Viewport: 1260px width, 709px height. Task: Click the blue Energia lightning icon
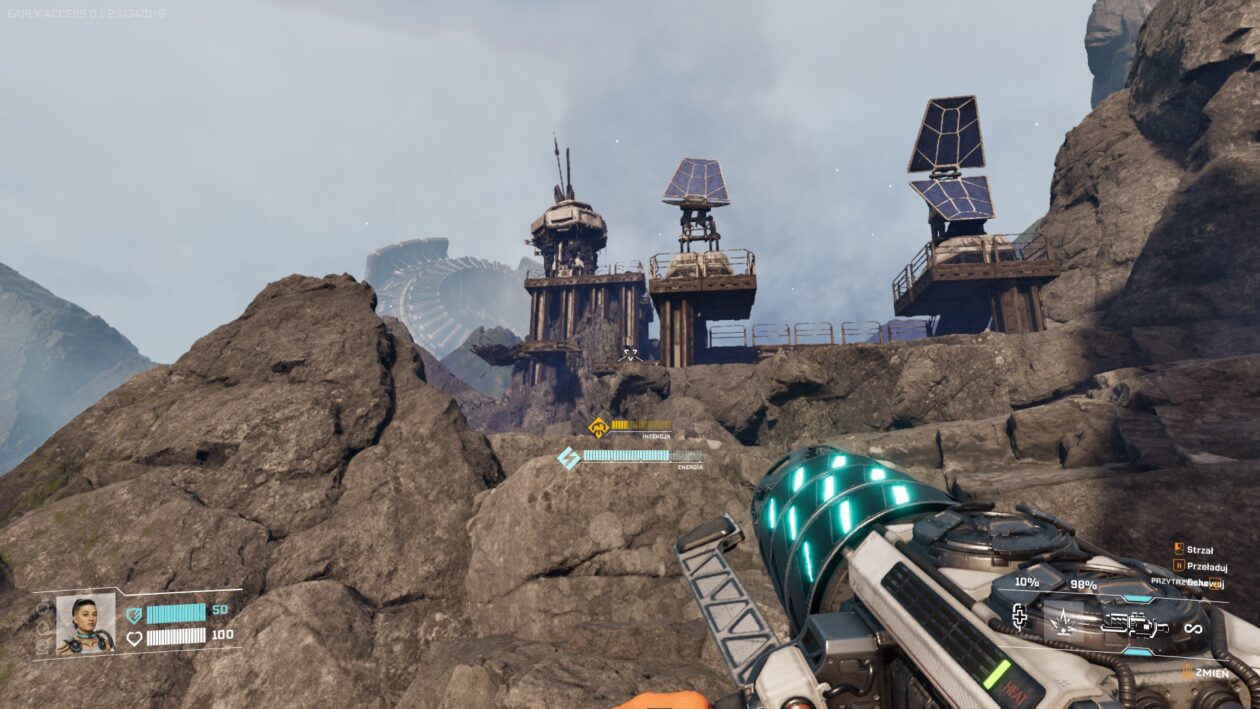[568, 458]
